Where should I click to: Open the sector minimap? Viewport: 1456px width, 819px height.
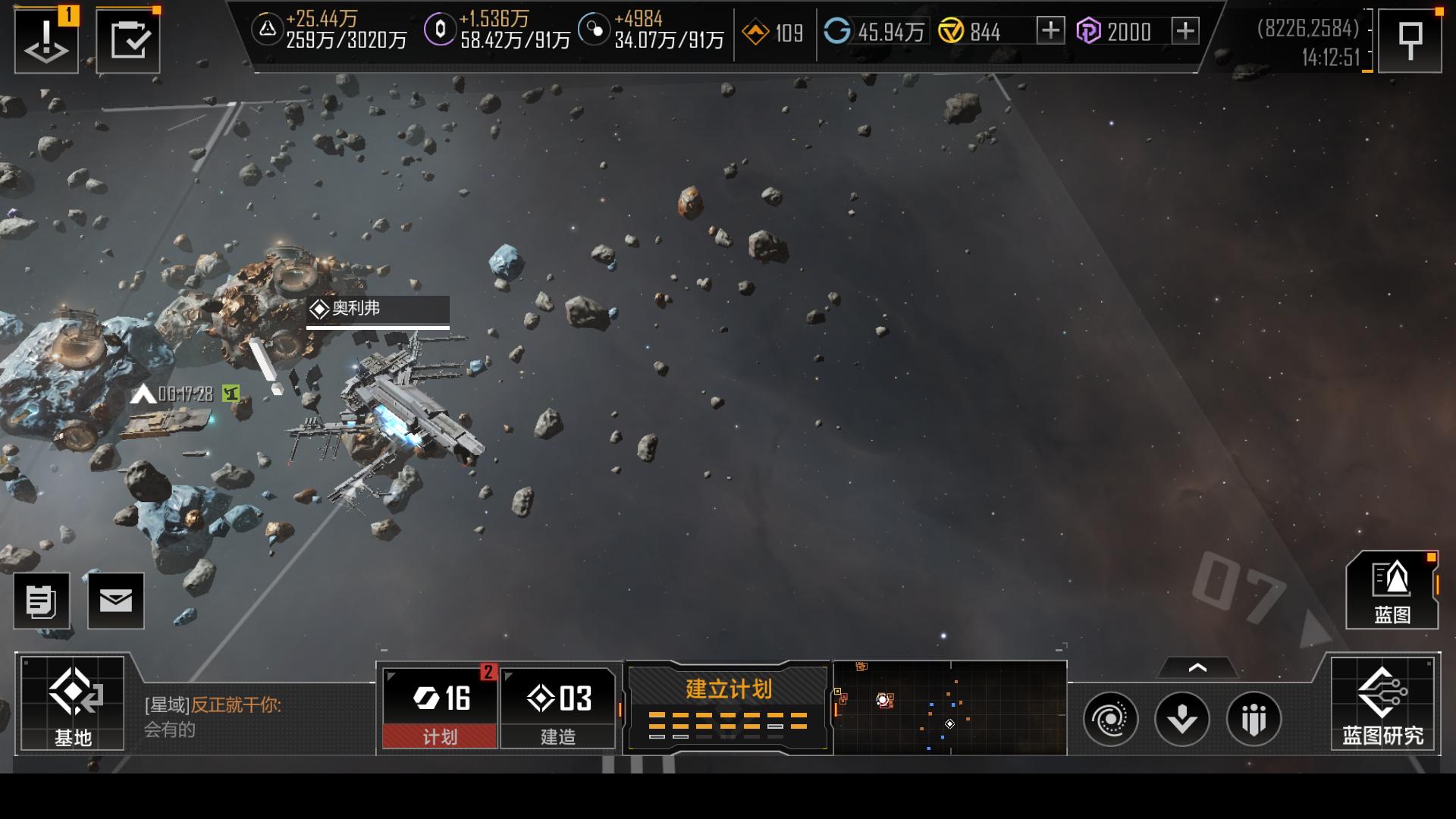[x=949, y=708]
